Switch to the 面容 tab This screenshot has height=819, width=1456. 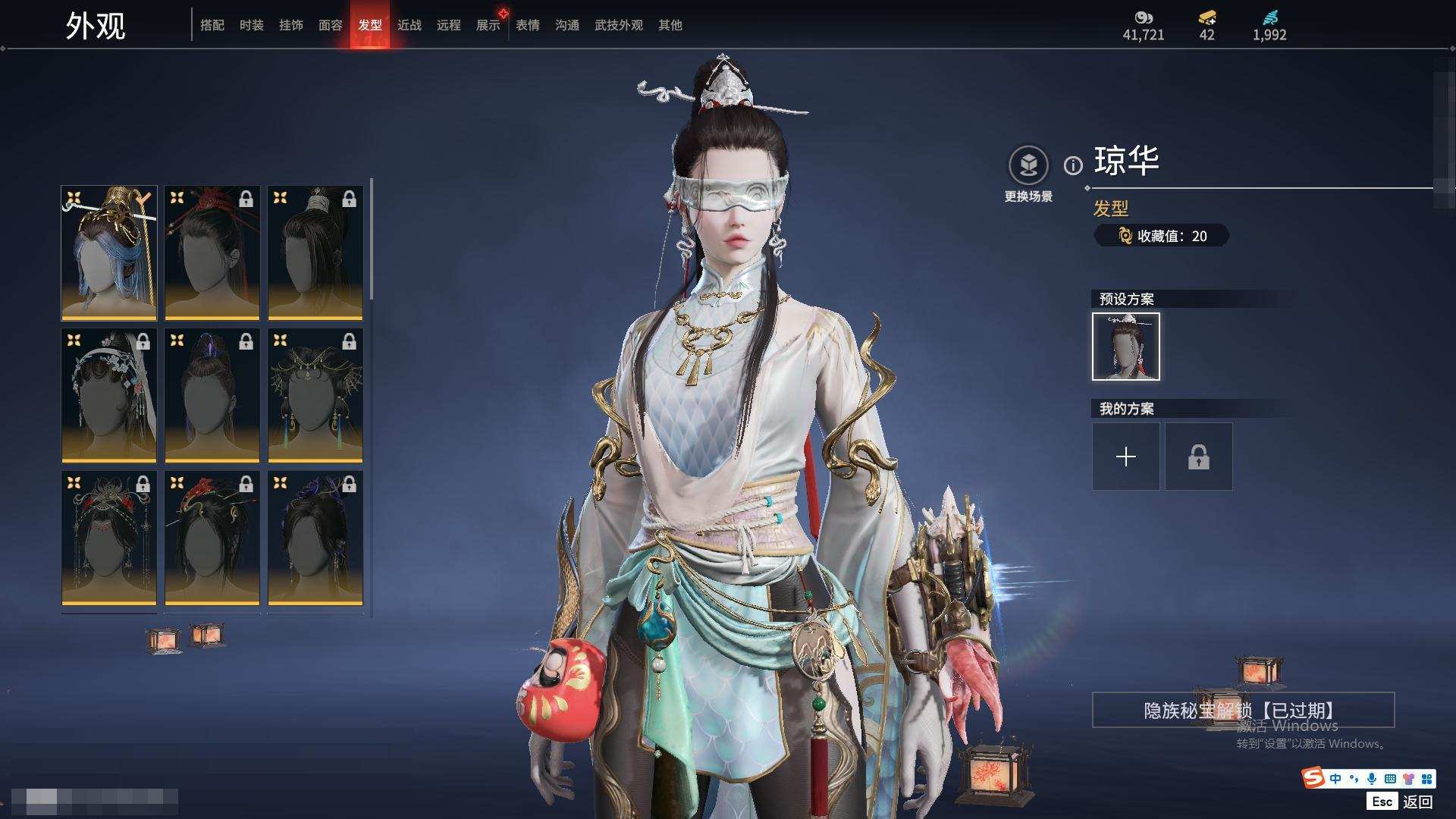(330, 25)
